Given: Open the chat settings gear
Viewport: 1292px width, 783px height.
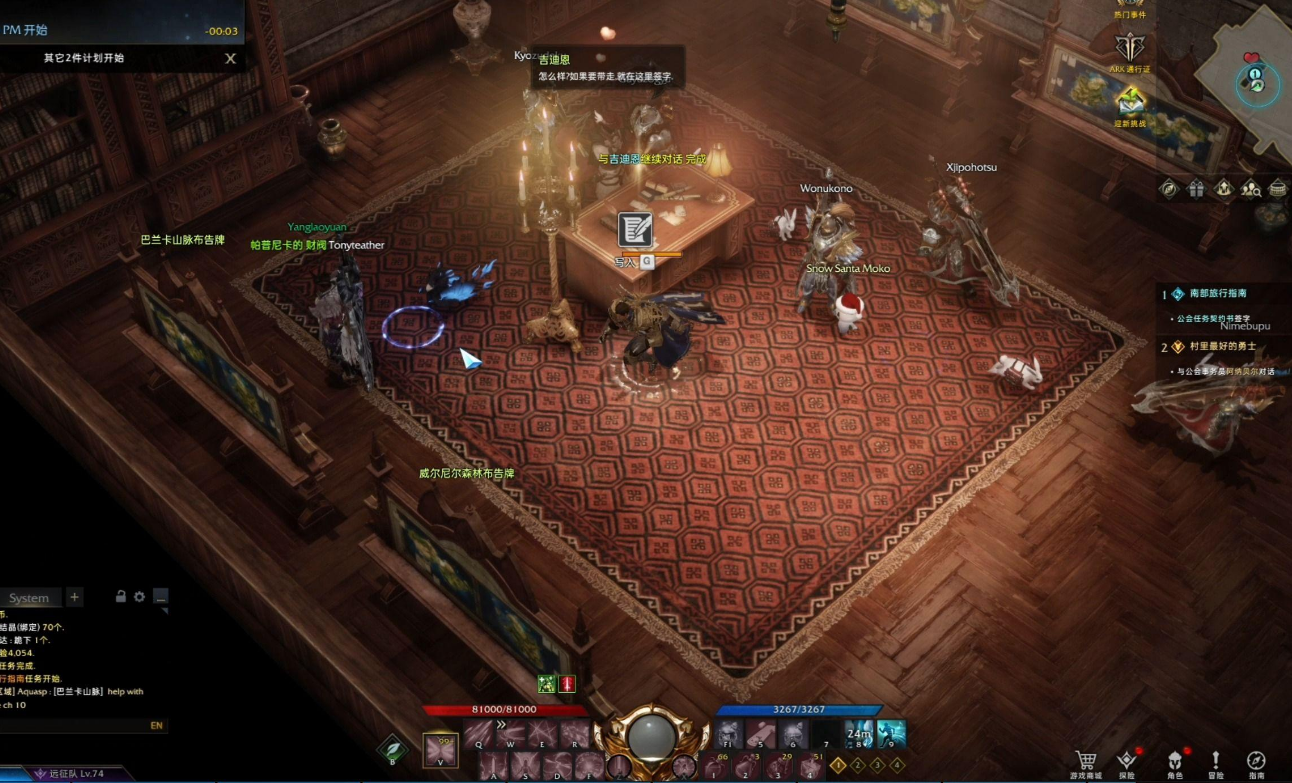Looking at the screenshot, I should (140, 597).
